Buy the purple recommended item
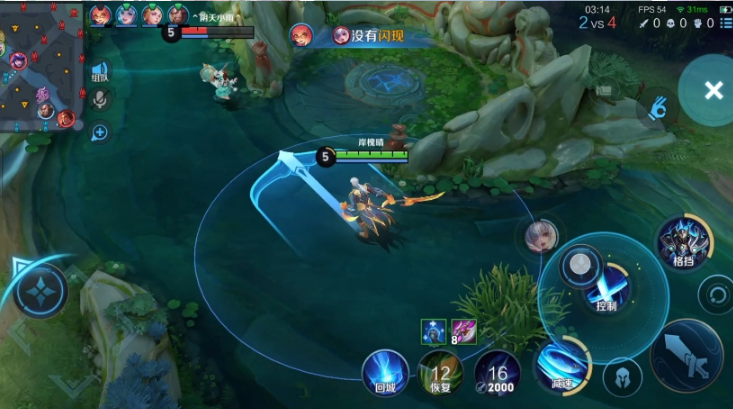The height and width of the screenshot is (409, 733). 463,330
